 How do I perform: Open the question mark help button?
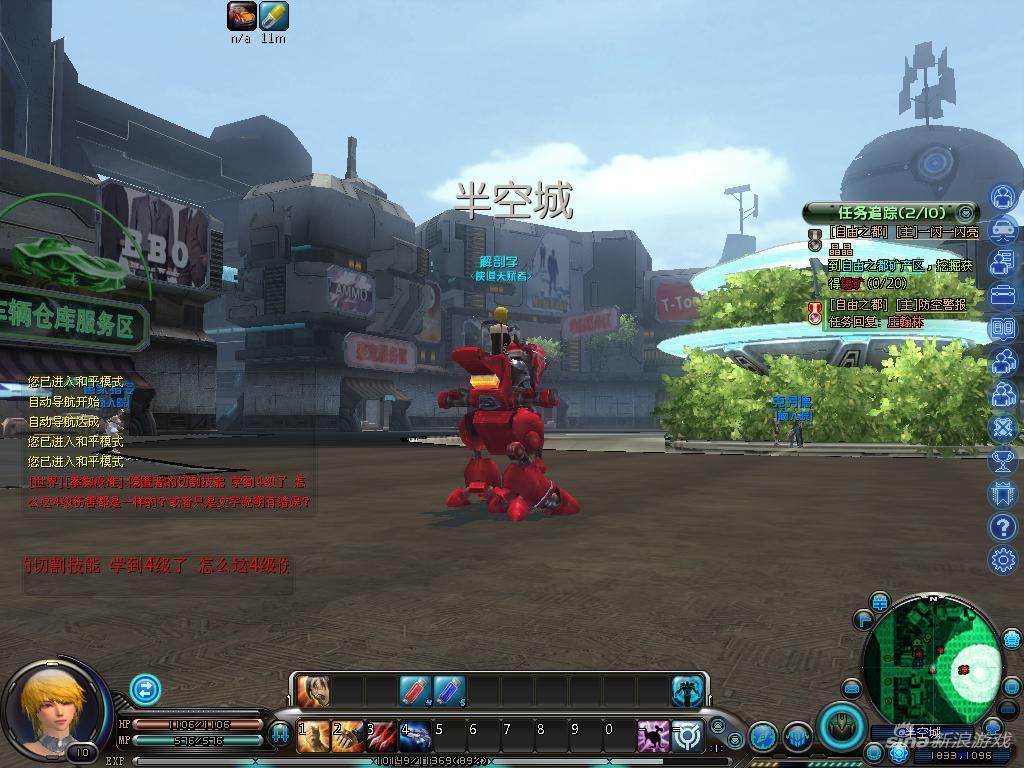pyautogui.click(x=1003, y=526)
